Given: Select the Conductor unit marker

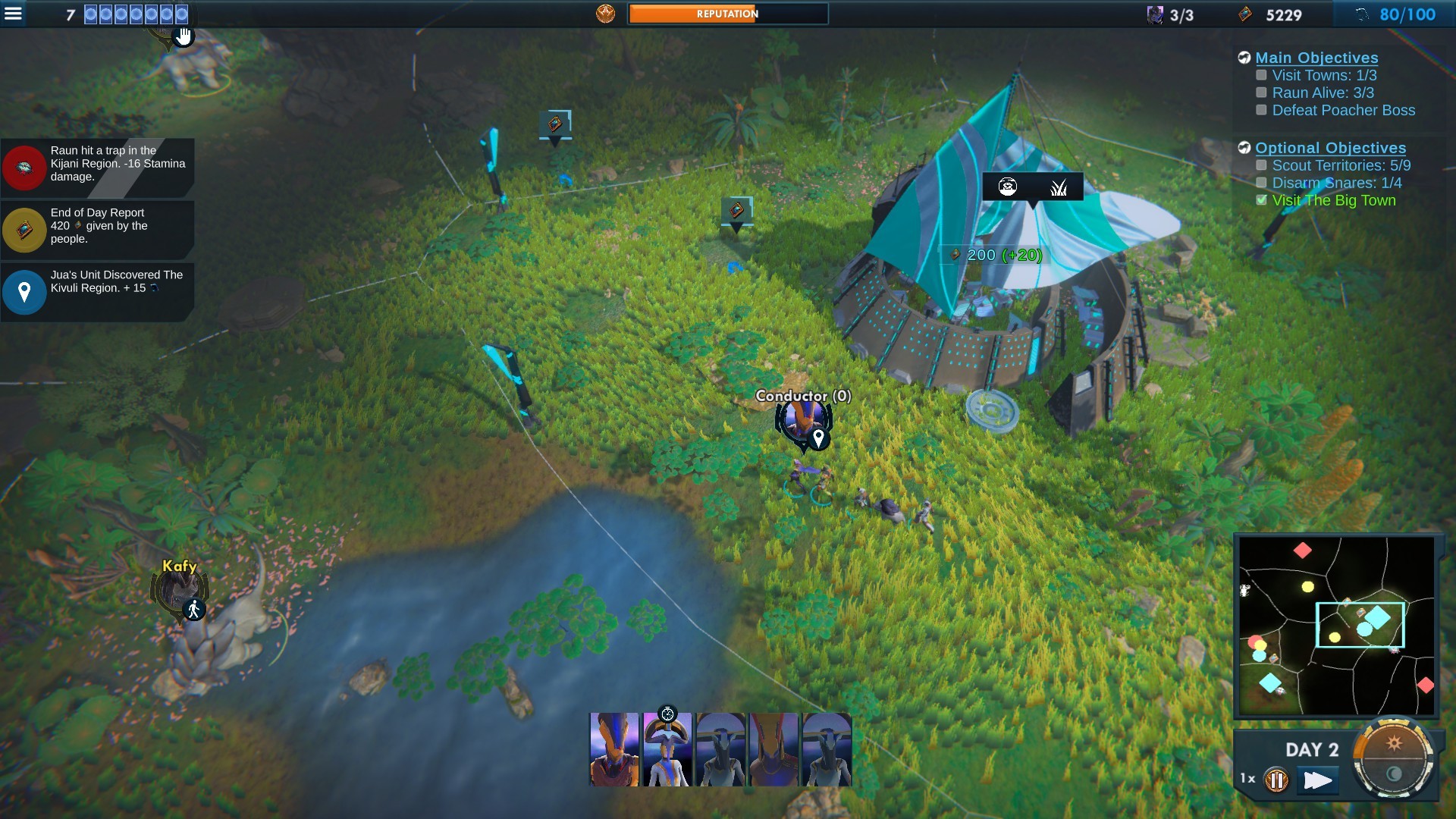Looking at the screenshot, I should click(x=802, y=423).
